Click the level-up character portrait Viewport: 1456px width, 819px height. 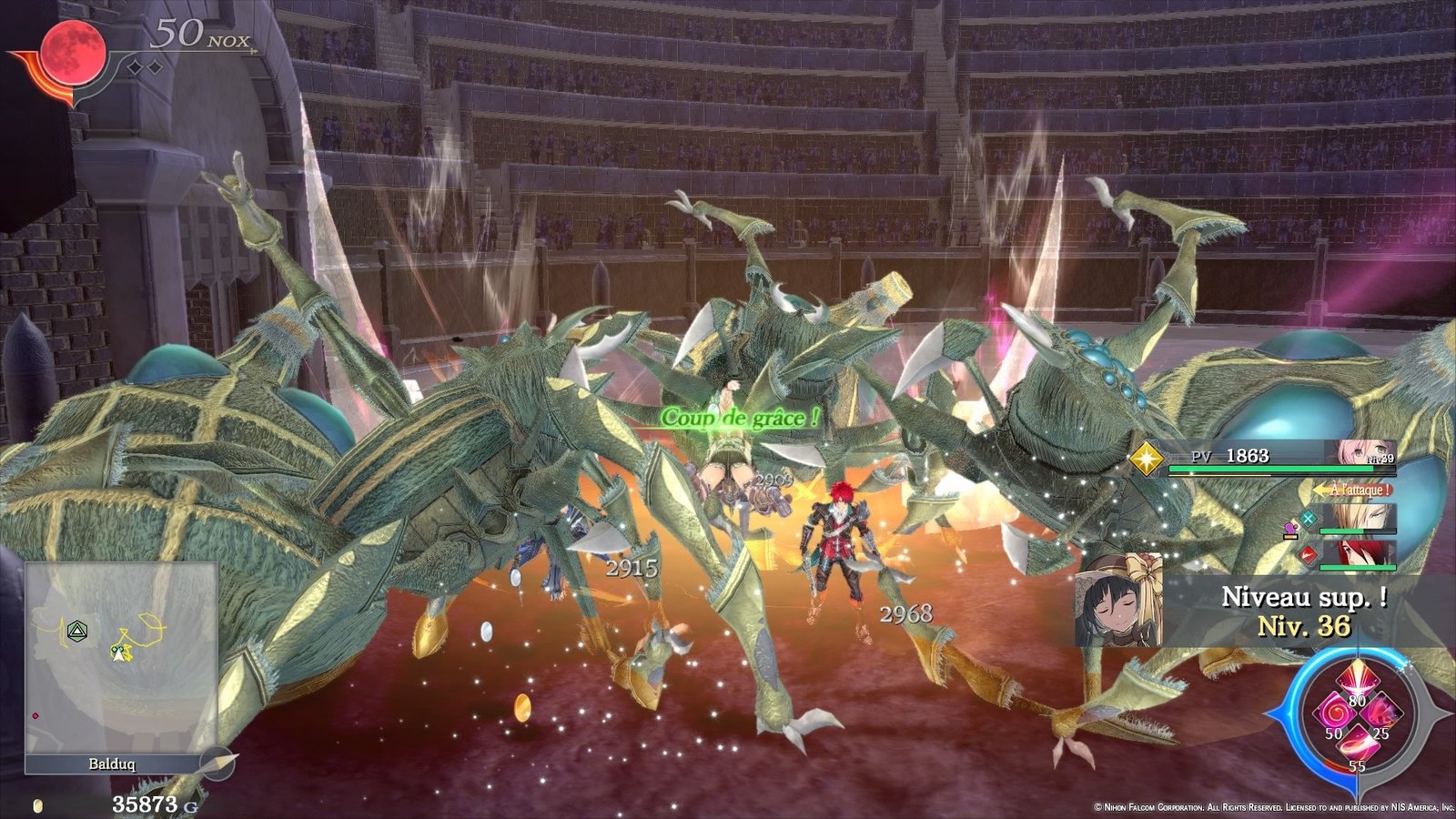[1118, 601]
